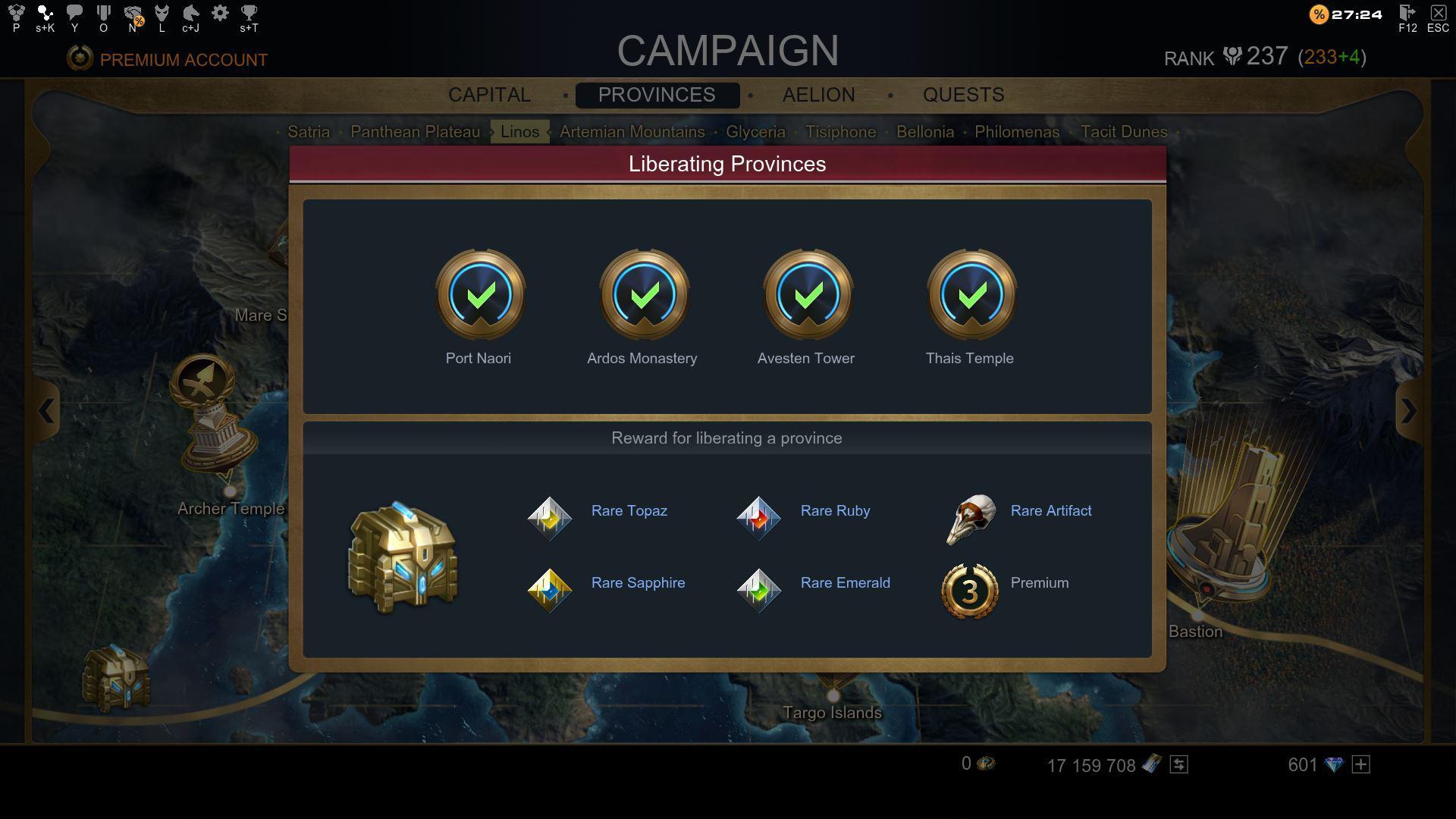The height and width of the screenshot is (819, 1456).
Task: Select the Tisiphone province
Action: pyautogui.click(x=840, y=131)
